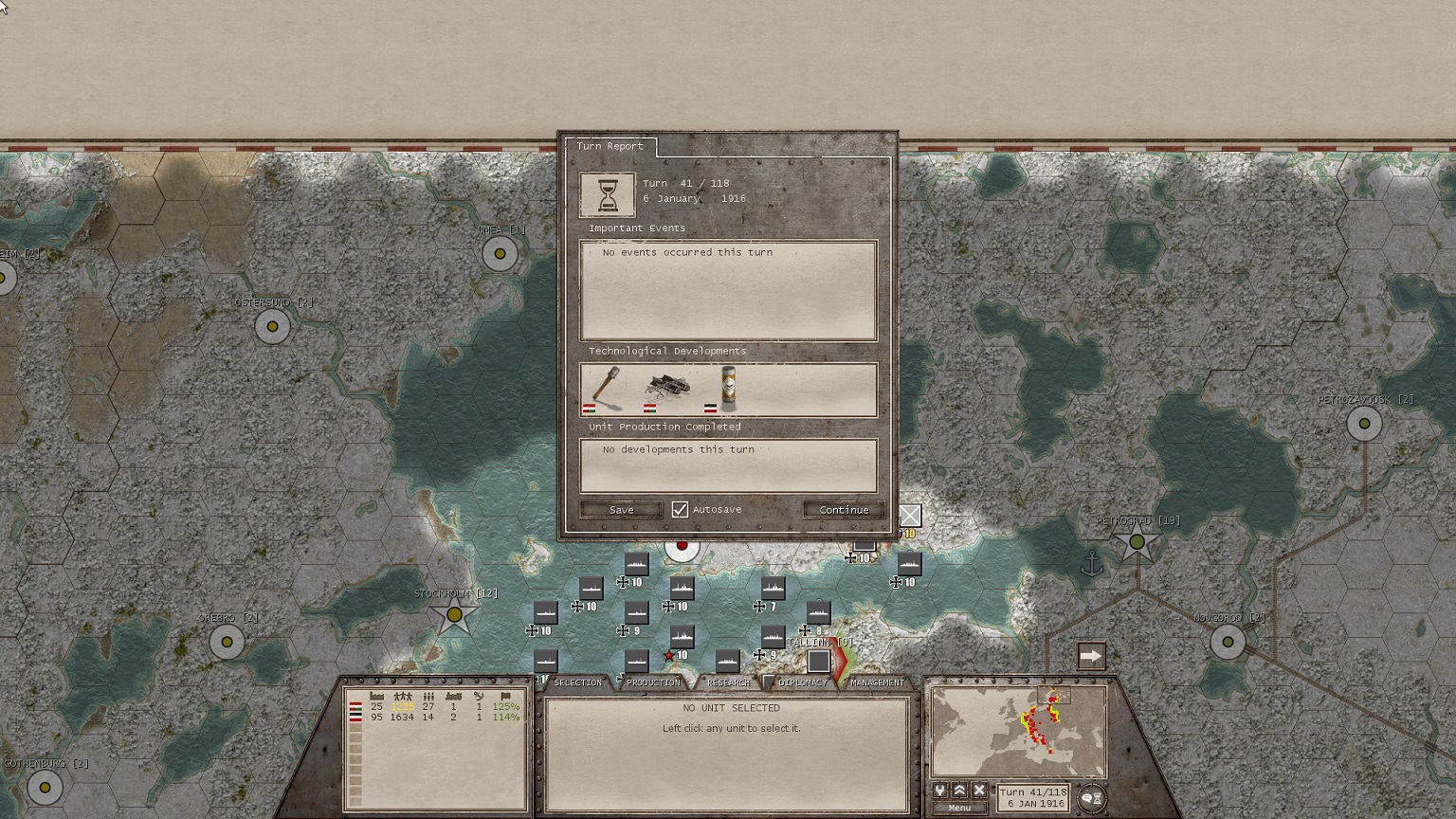This screenshot has height=819, width=1456.
Task: Click the wrench settings icon
Action: tap(940, 791)
